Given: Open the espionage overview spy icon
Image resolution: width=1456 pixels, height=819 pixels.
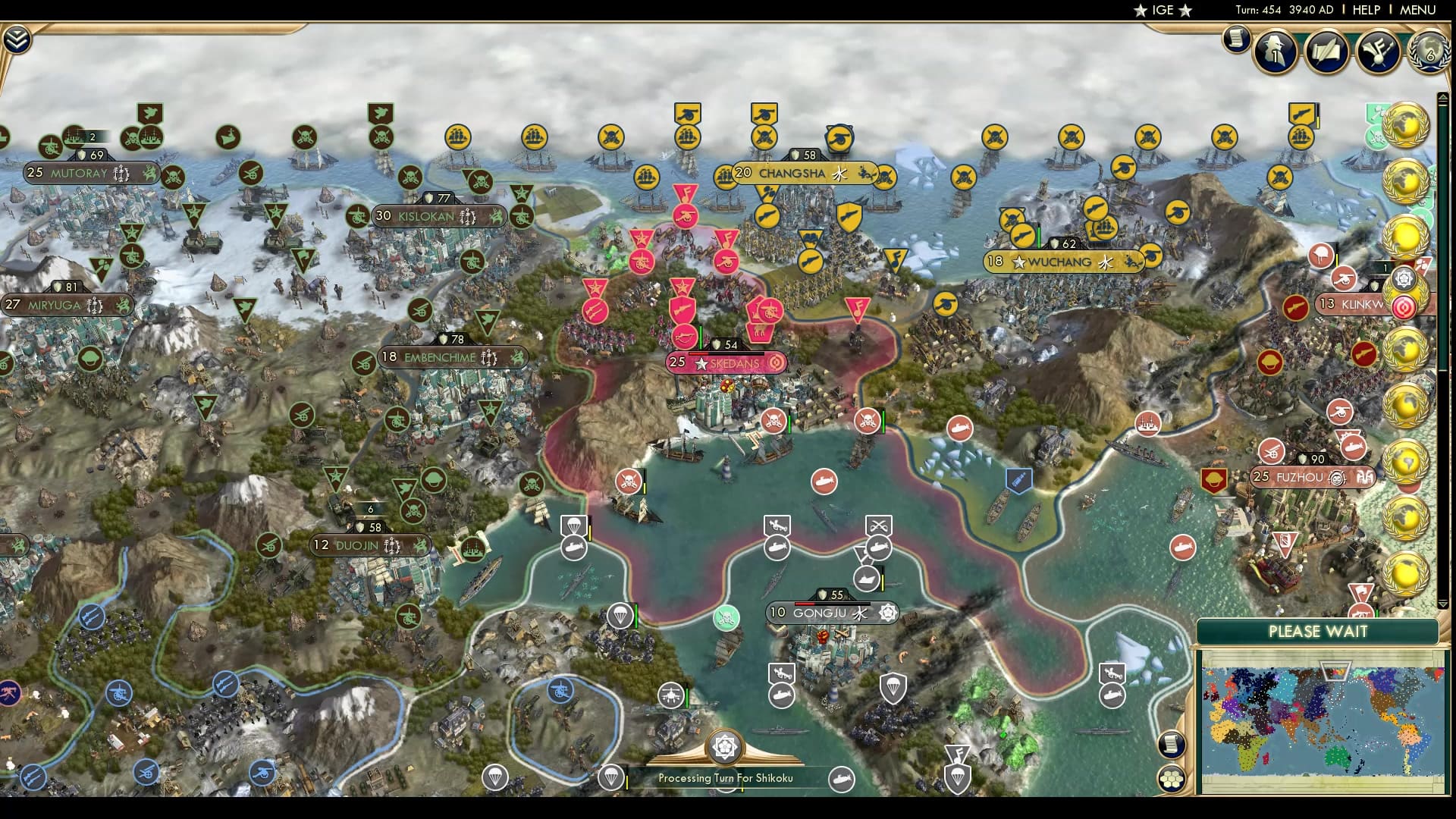Looking at the screenshot, I should pos(1276,53).
